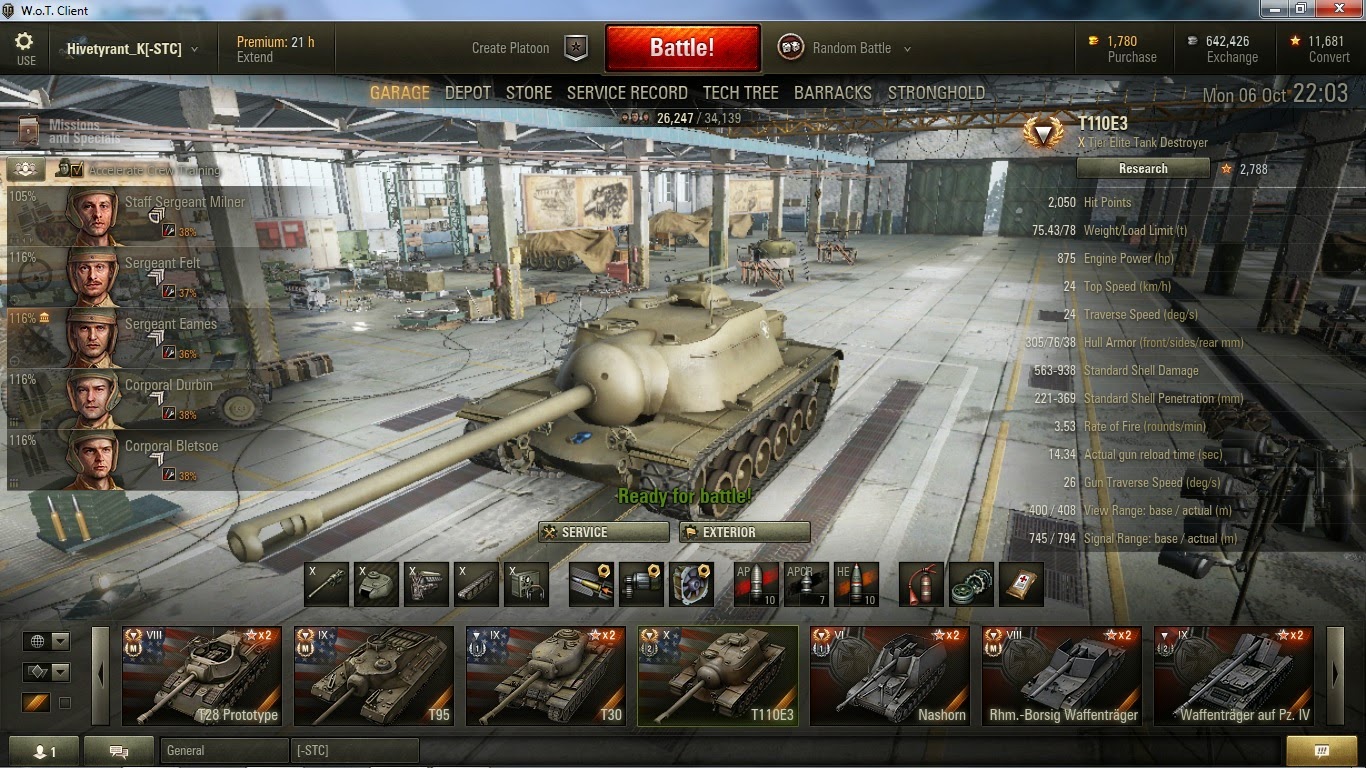Screen dimensions: 1366x770
Task: Select the T28 Prototype in the carousel
Action: pyautogui.click(x=201, y=675)
